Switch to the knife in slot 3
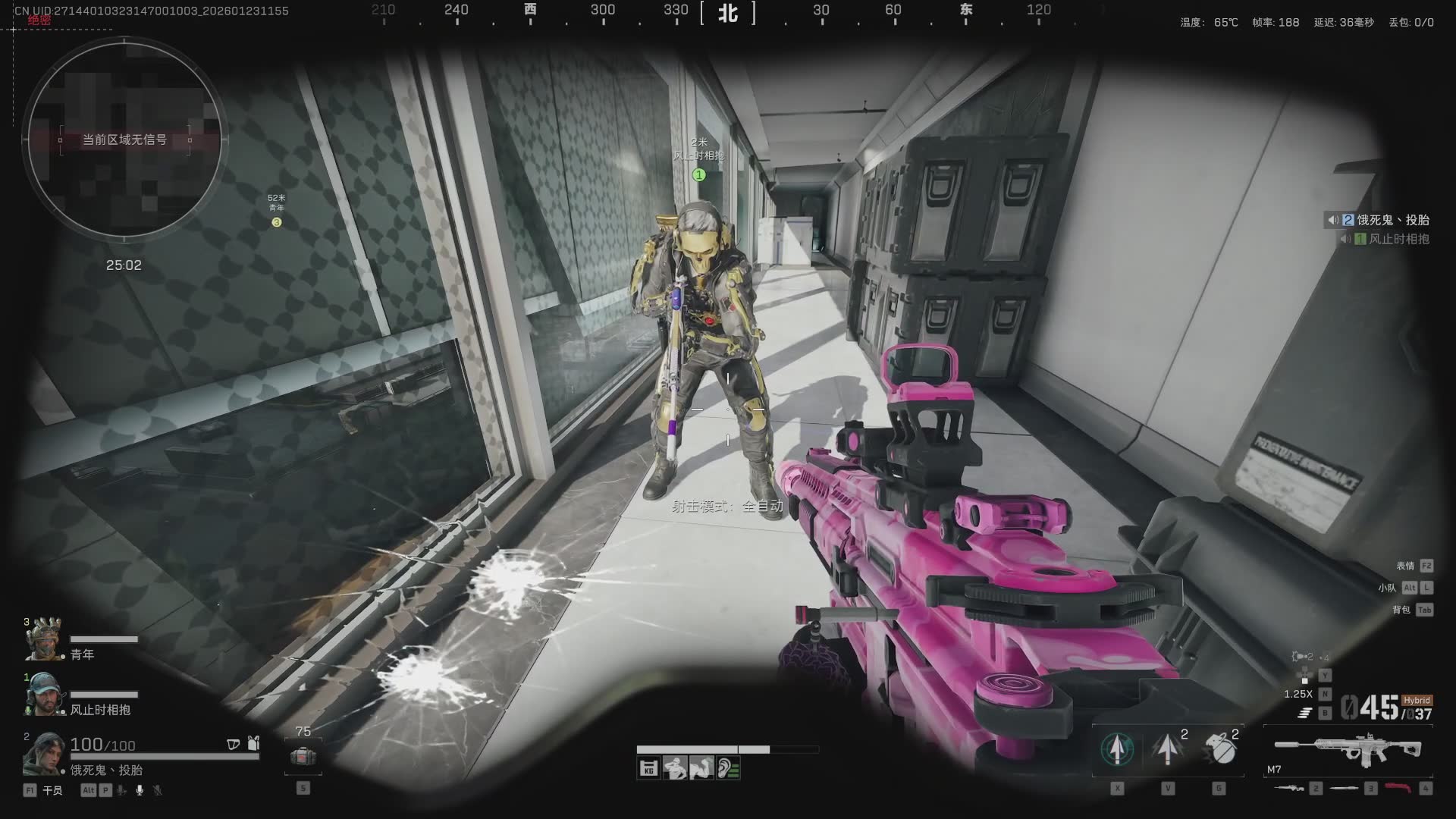The image size is (1456, 819). click(x=1345, y=789)
